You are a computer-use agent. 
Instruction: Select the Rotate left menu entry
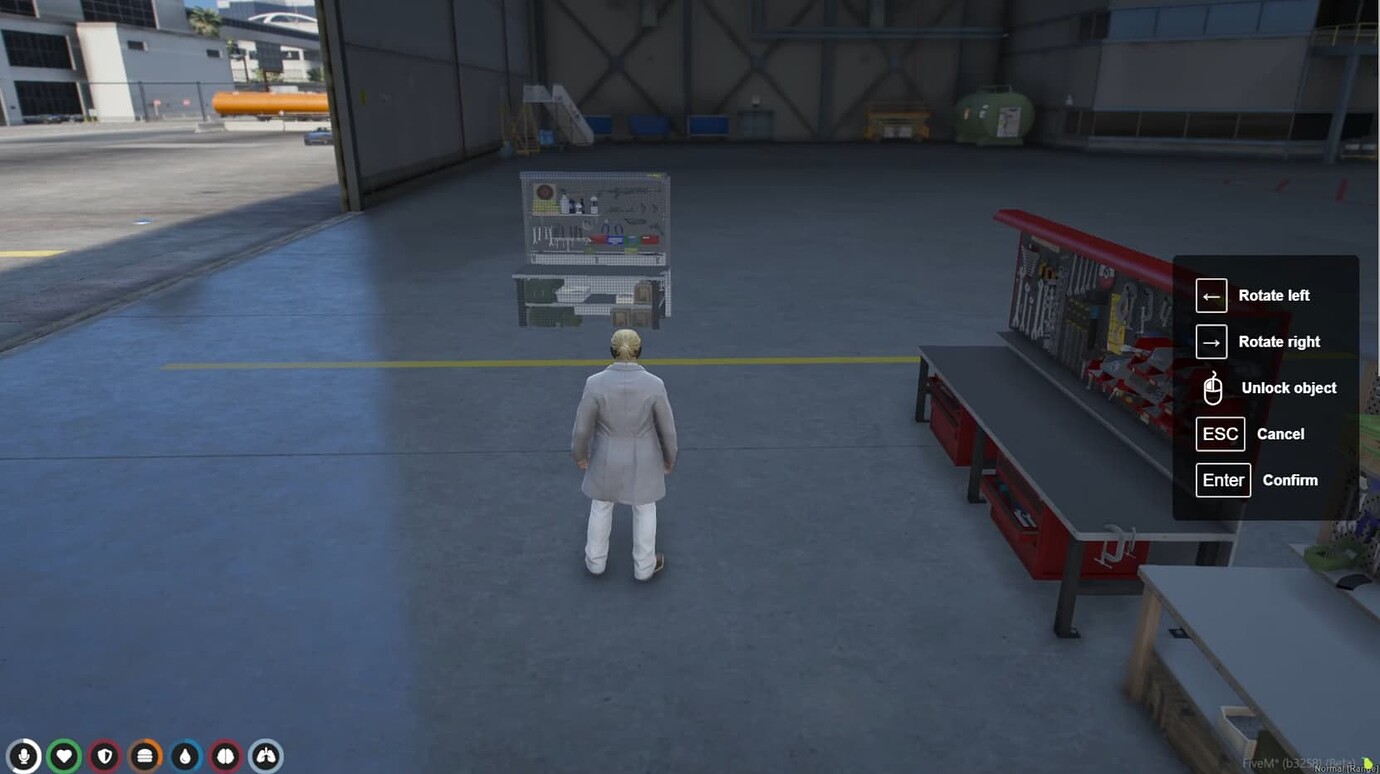(x=1273, y=295)
